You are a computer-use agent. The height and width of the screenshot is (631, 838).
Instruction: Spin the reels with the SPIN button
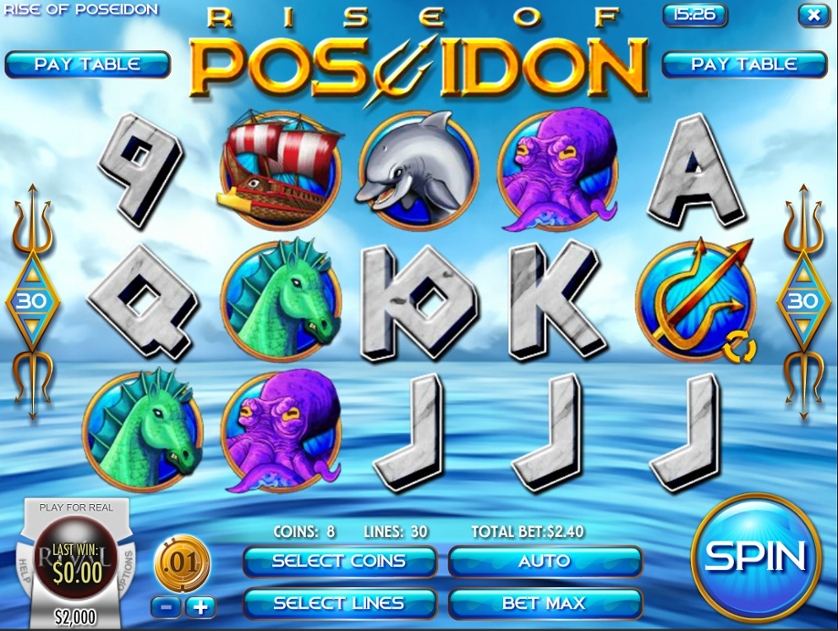point(756,556)
